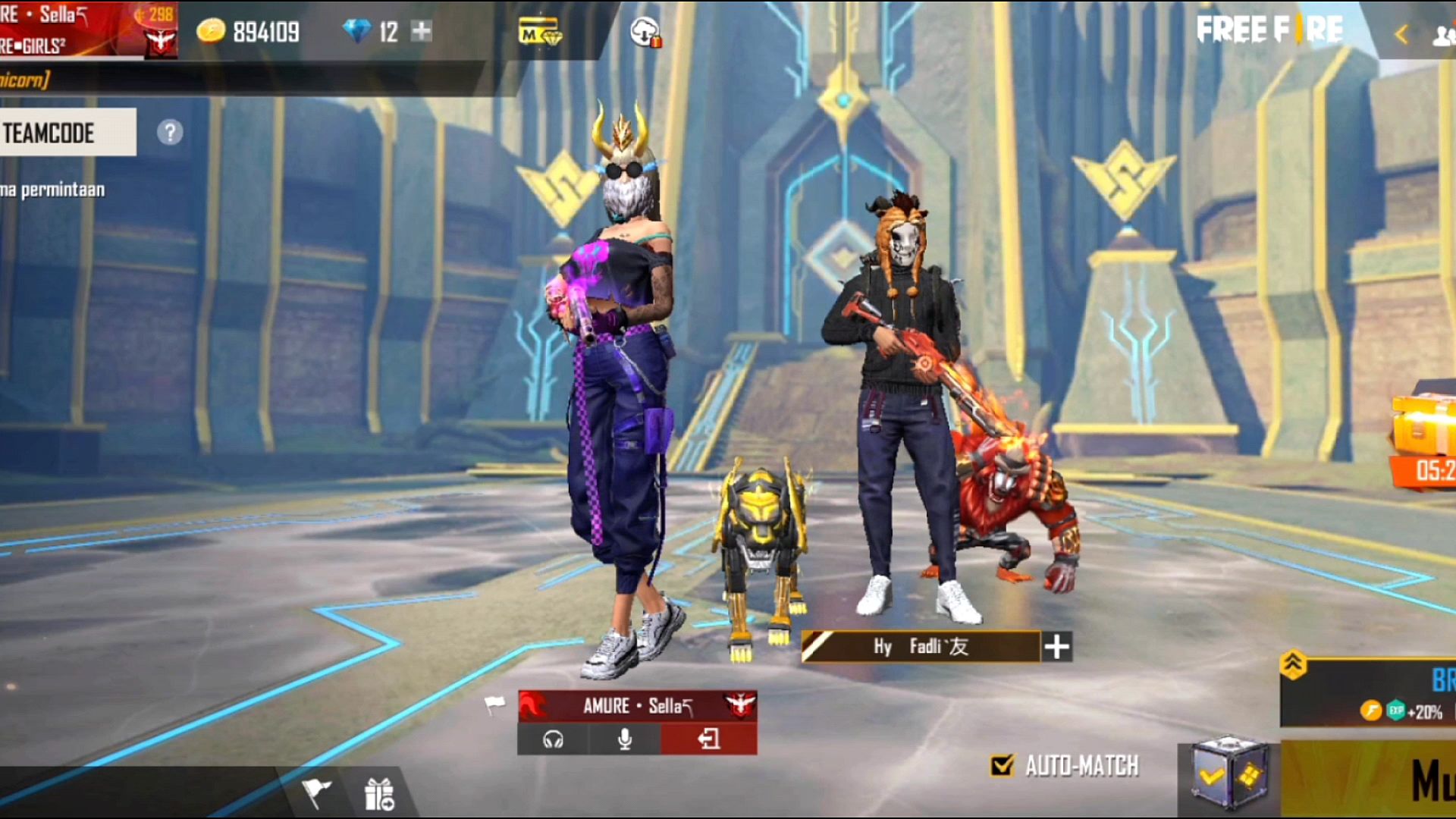
Task: Leave the team with exit button
Action: (708, 739)
